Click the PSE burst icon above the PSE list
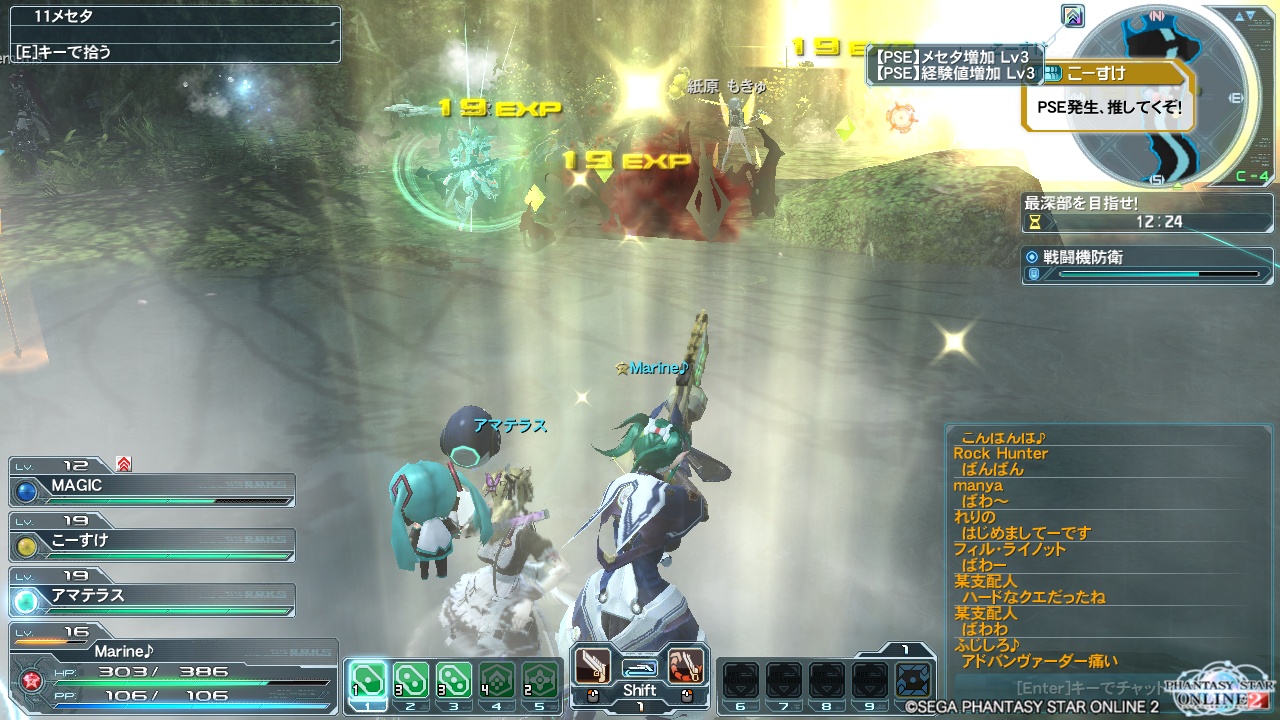This screenshot has height=720, width=1280. (1074, 17)
